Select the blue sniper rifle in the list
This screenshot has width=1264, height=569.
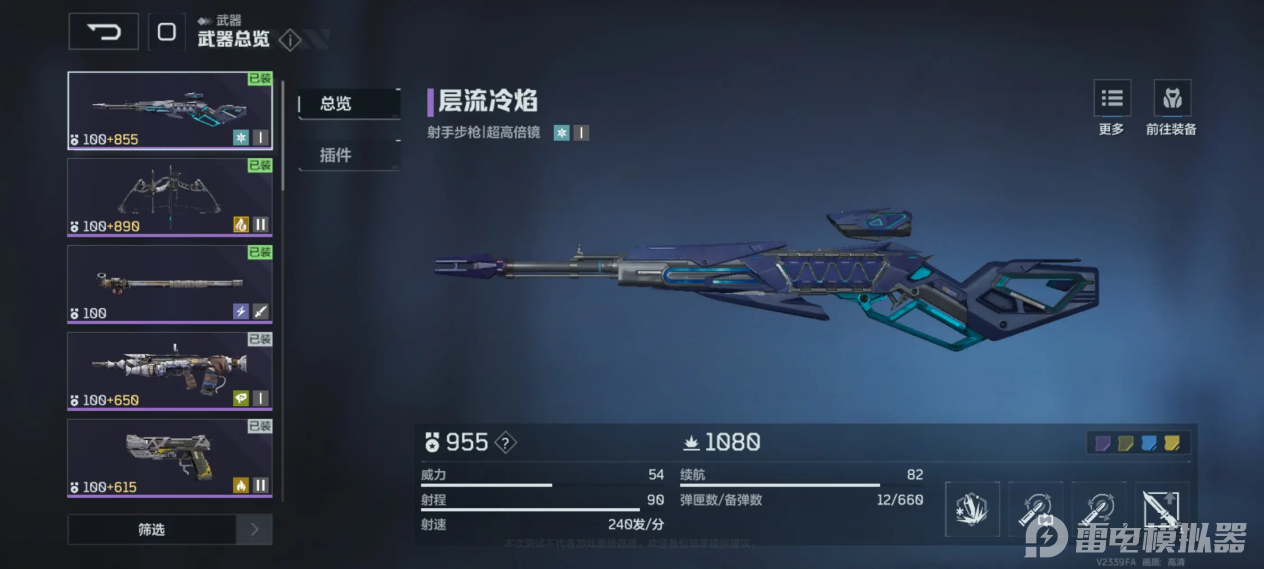170,110
